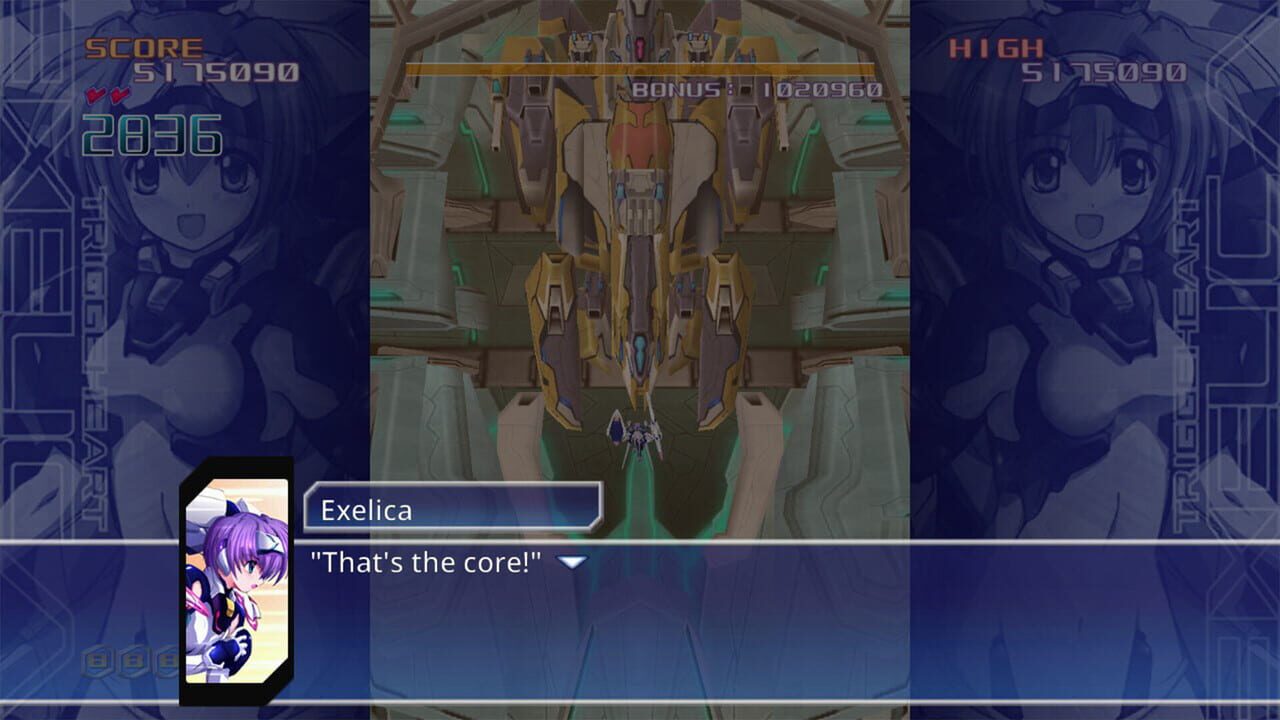Click the third hexagonal '8' counter icon
This screenshot has width=1280, height=720.
(x=166, y=660)
